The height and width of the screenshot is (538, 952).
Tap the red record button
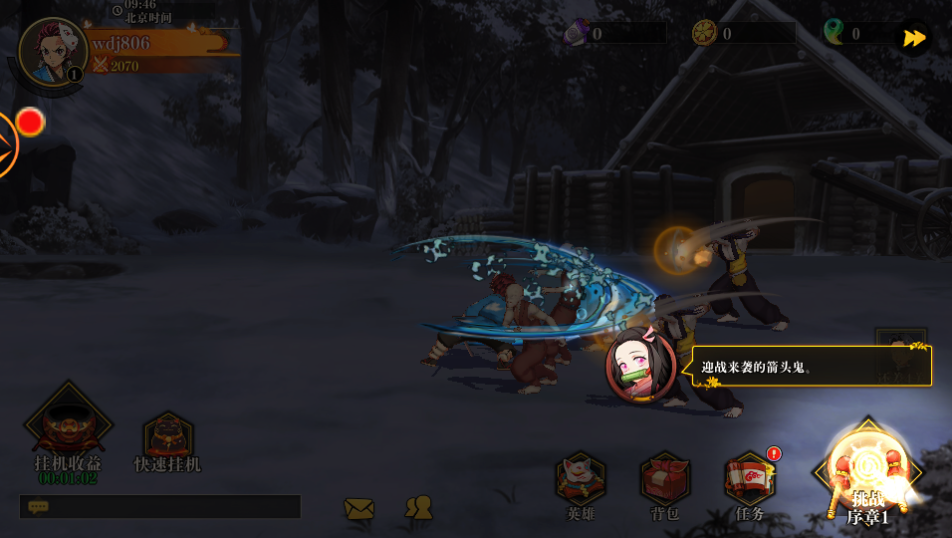pyautogui.click(x=30, y=122)
